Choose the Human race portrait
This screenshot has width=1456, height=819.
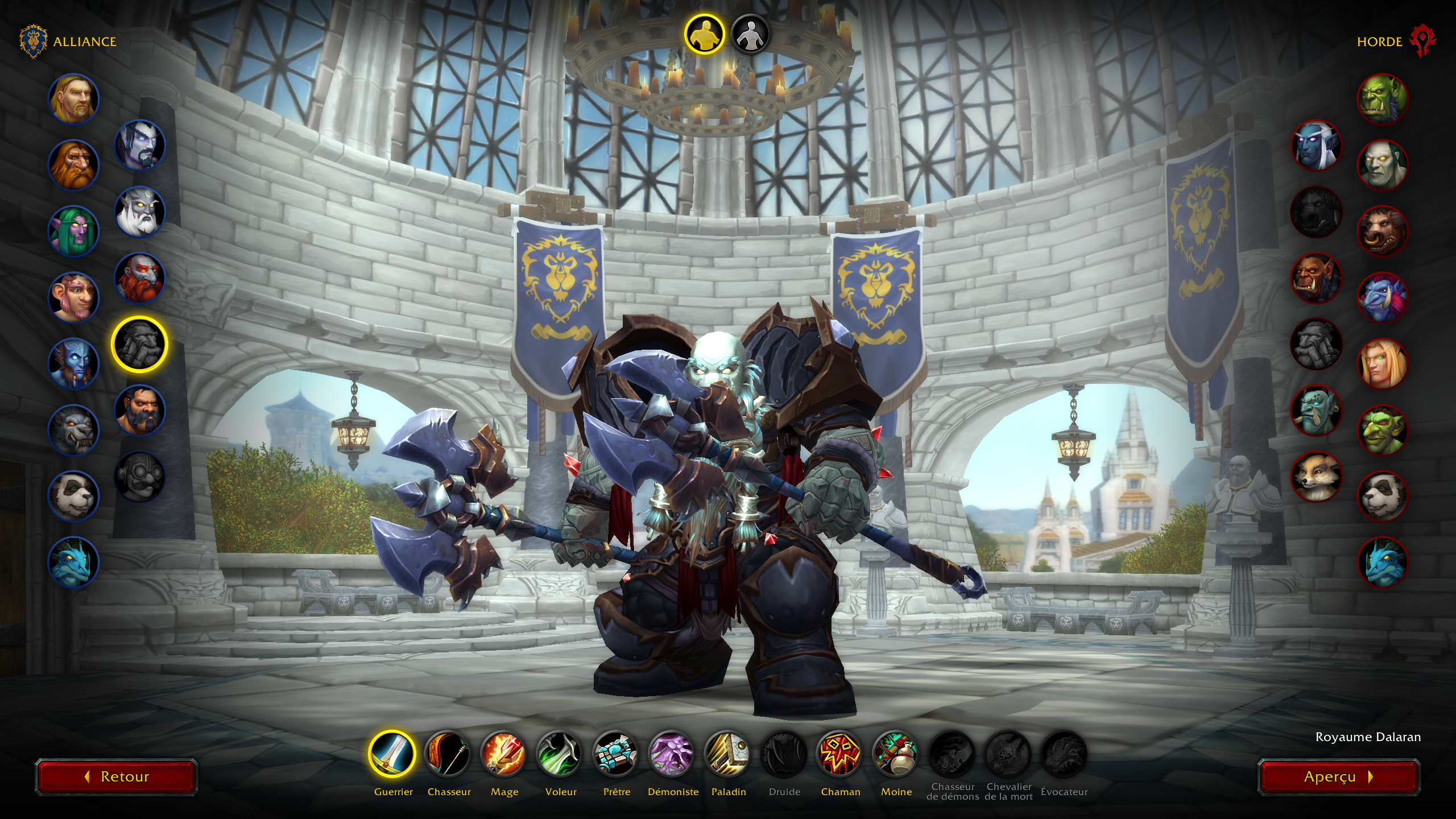[73, 99]
